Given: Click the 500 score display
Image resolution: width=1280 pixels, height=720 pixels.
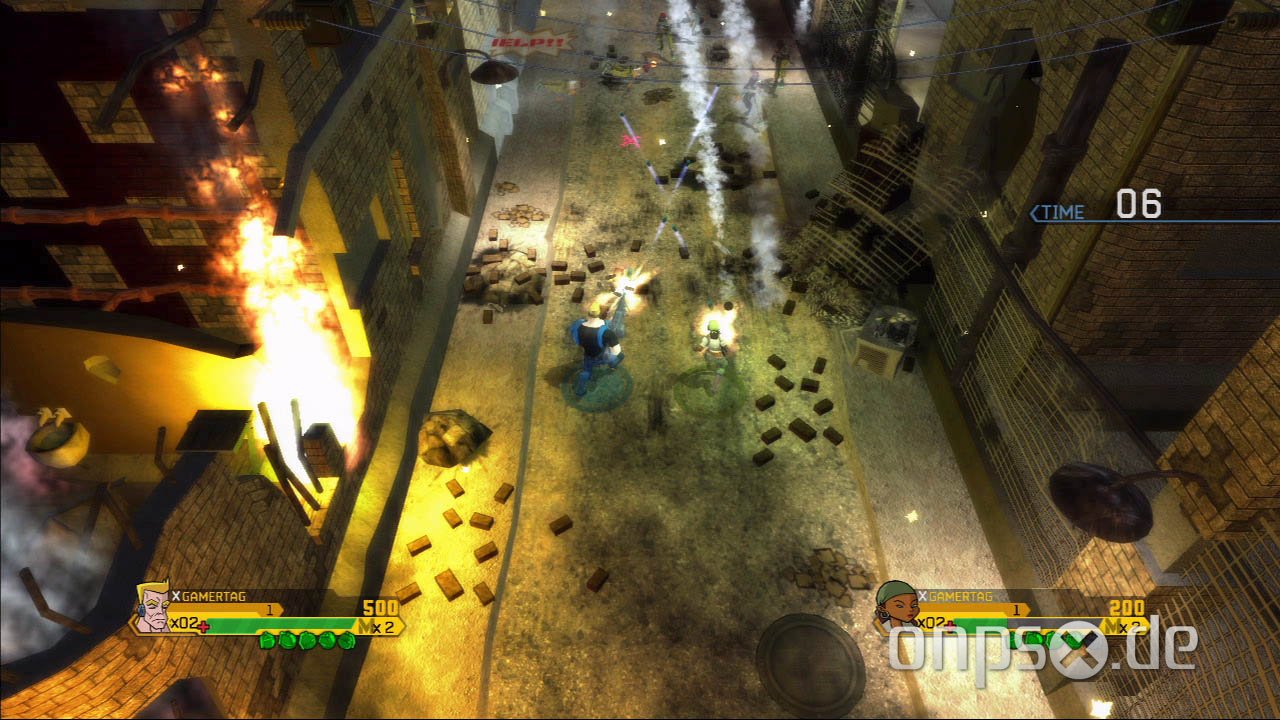Looking at the screenshot, I should click(382, 607).
